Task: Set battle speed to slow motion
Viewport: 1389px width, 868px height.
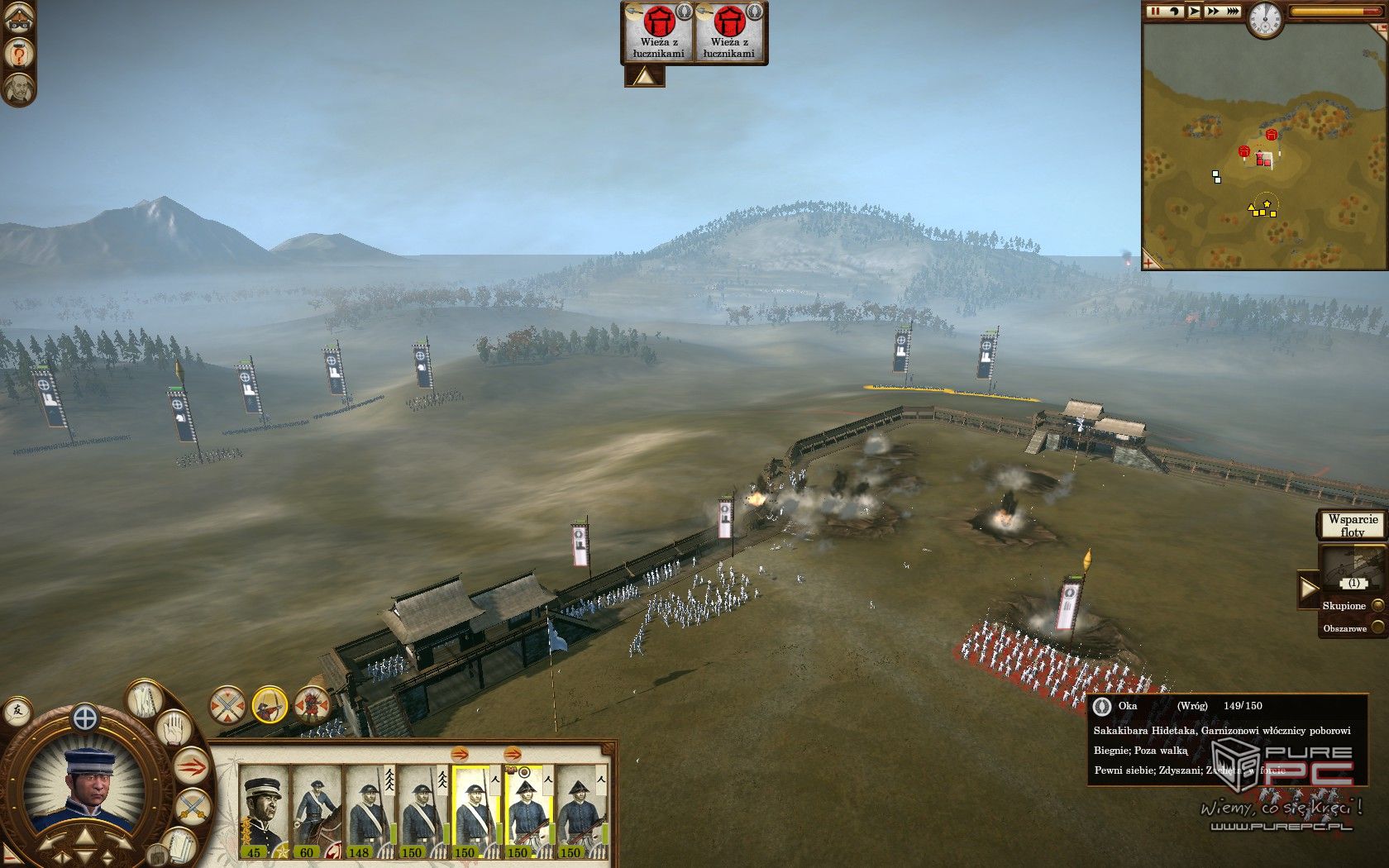Action: [x=1175, y=12]
